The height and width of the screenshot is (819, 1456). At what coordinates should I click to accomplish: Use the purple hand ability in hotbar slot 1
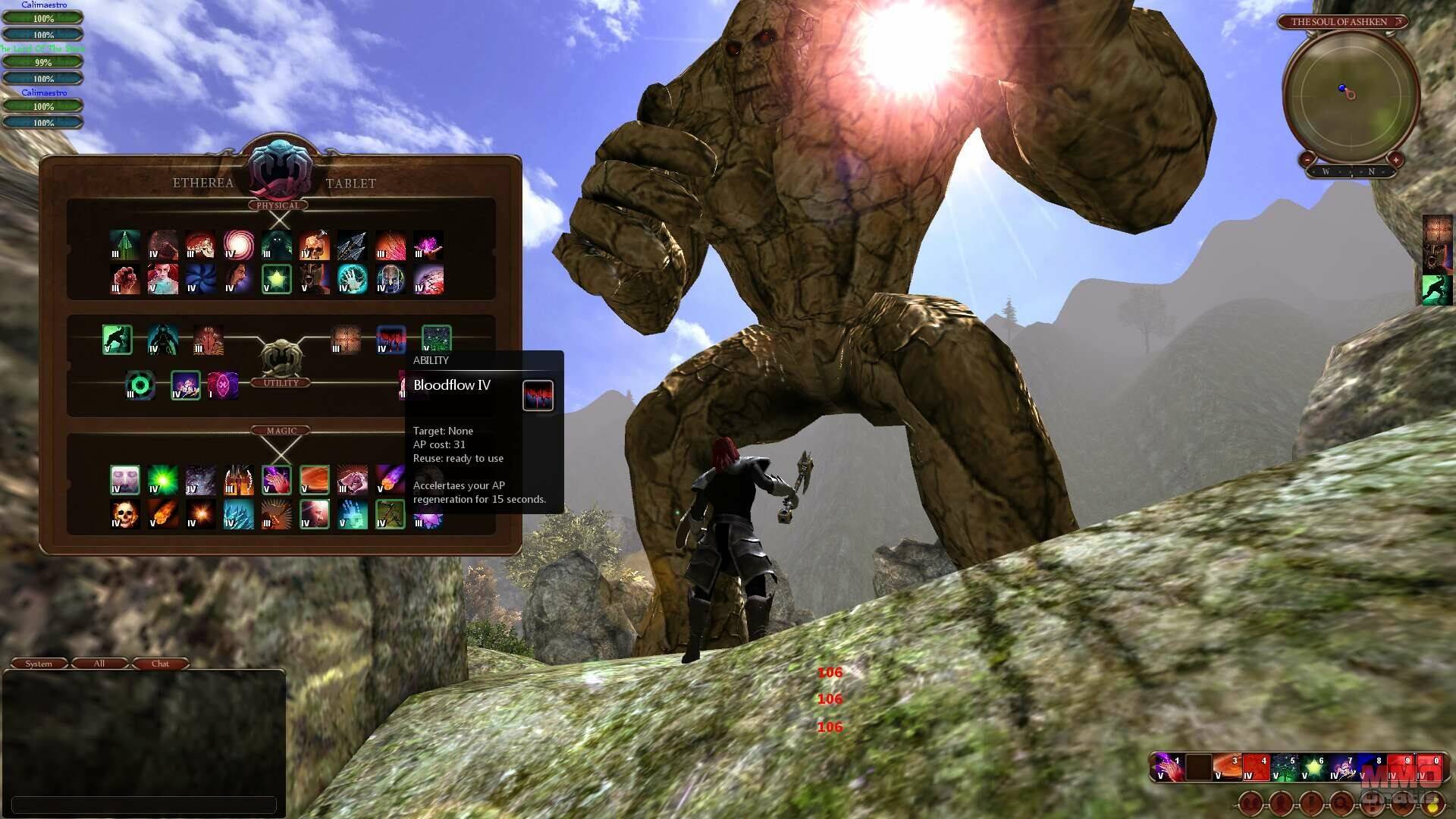coord(1169,767)
